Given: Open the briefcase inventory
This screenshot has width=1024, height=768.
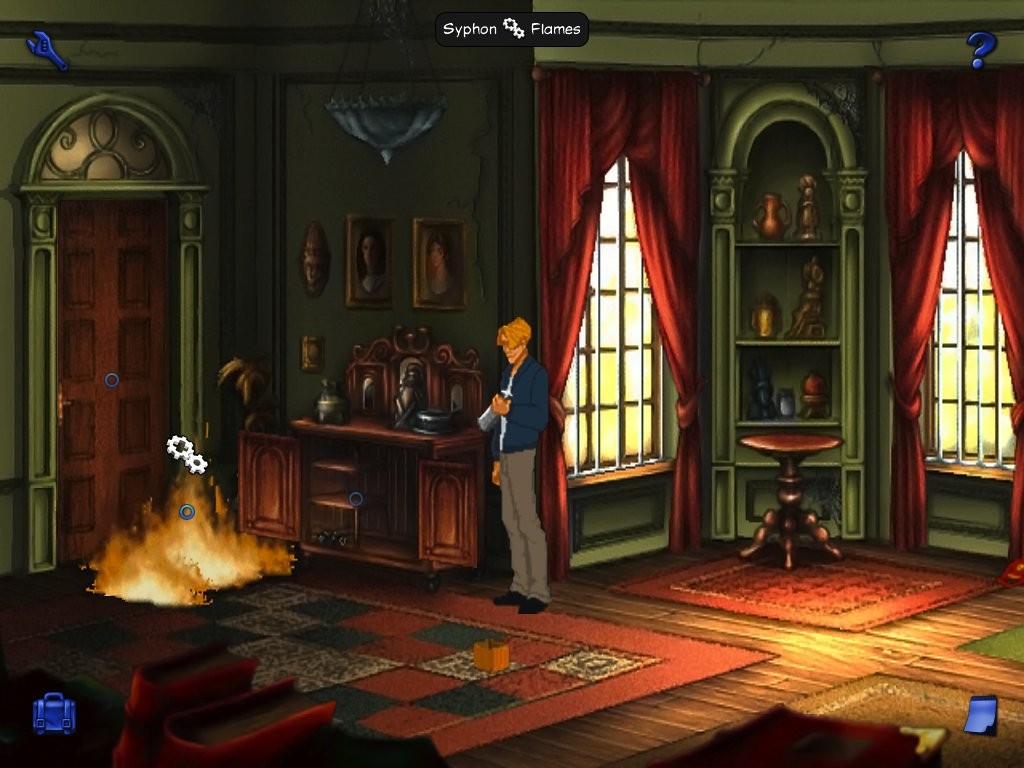Looking at the screenshot, I should click(x=54, y=714).
